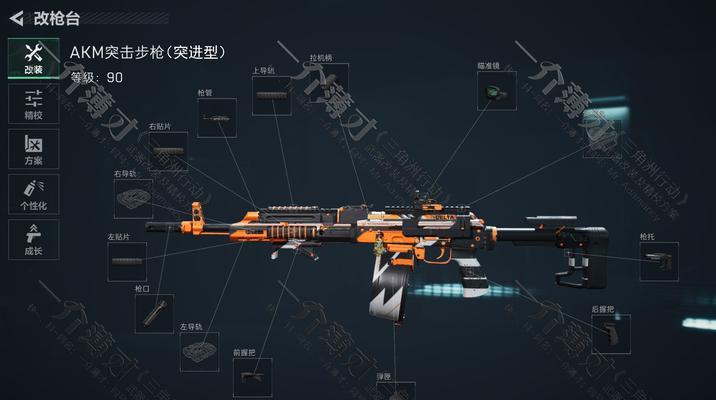716x400 pixels.
Task: Open the 枪口 muzzle slot
Action: (x=152, y=313)
